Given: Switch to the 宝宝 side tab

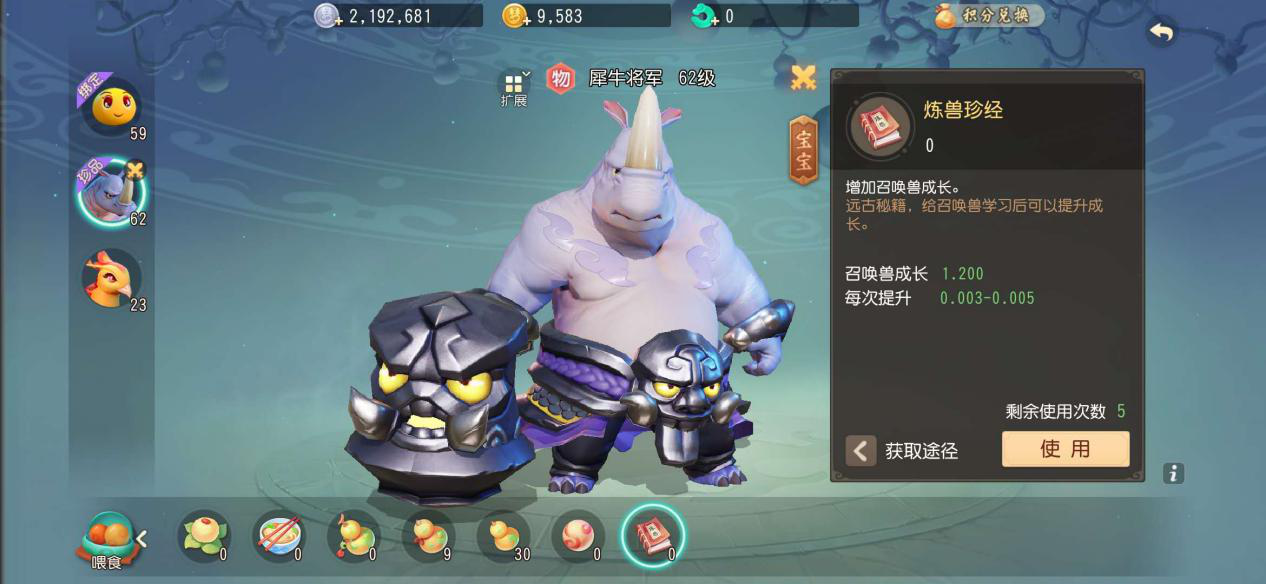Looking at the screenshot, I should [x=803, y=150].
